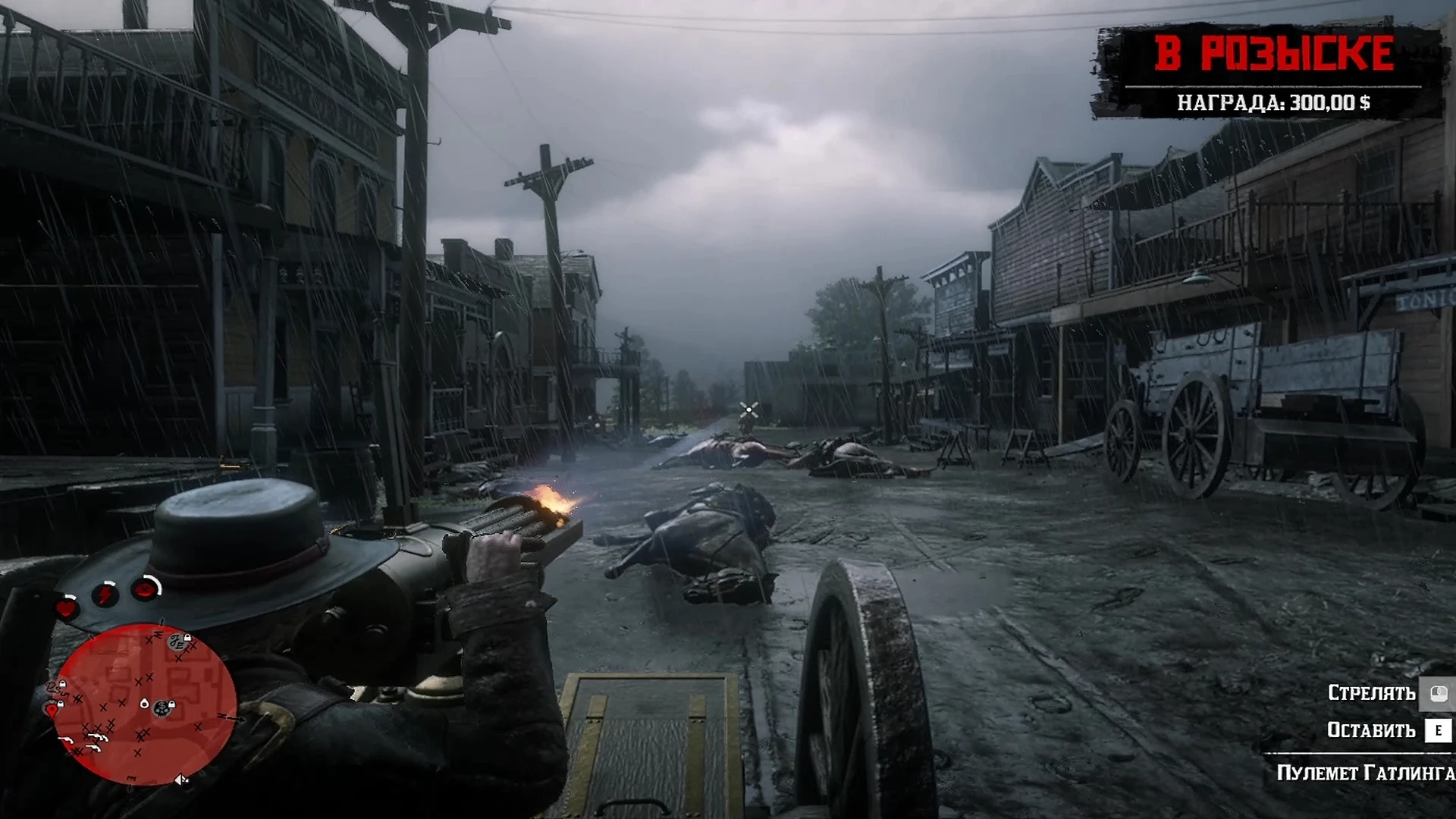
Task: Click the Dead Eye core icon
Action: pos(143,590)
